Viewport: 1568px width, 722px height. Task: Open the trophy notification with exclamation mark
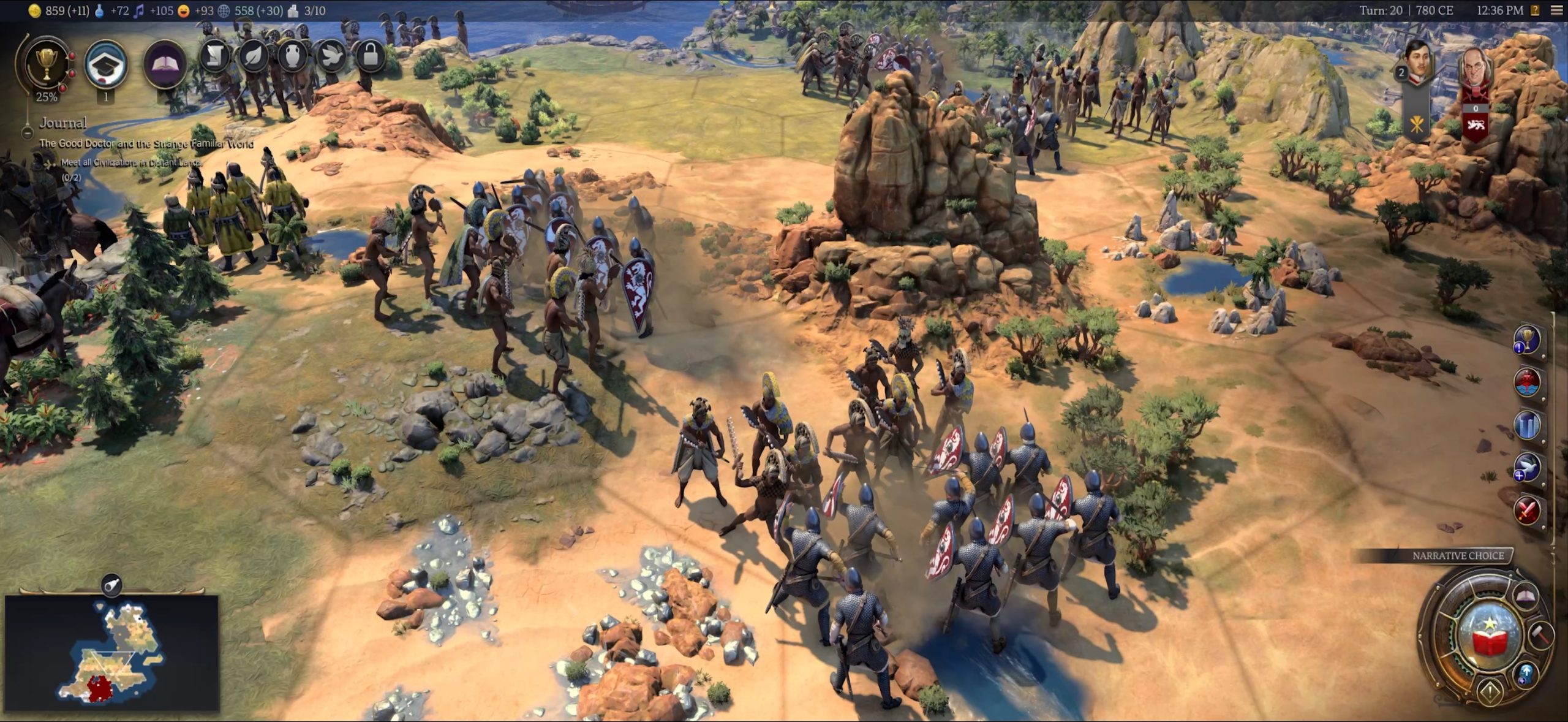1527,340
